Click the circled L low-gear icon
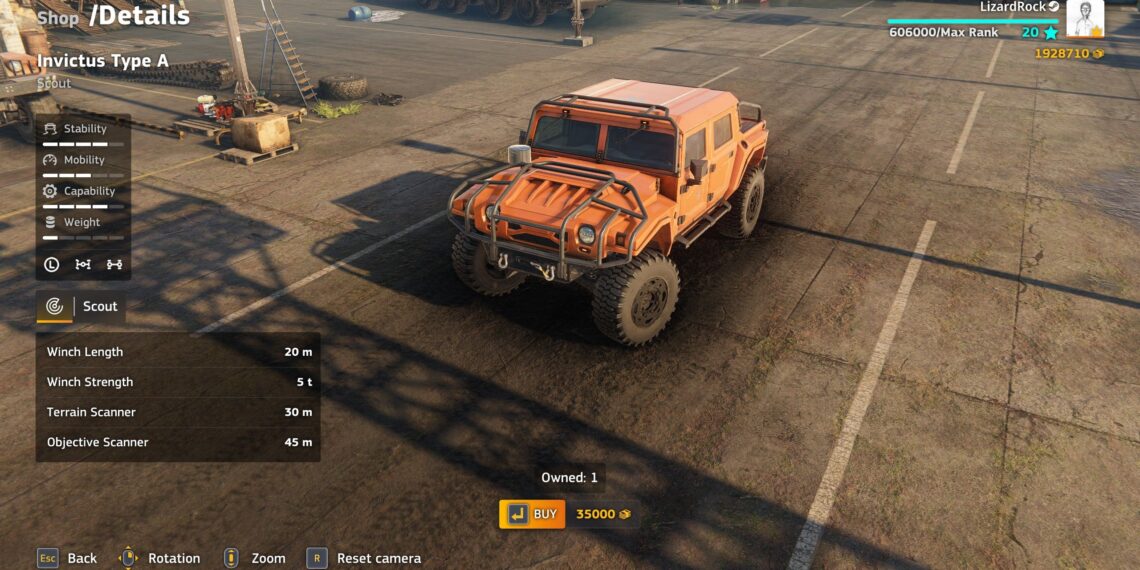This screenshot has width=1140, height=570. pyautogui.click(x=52, y=265)
